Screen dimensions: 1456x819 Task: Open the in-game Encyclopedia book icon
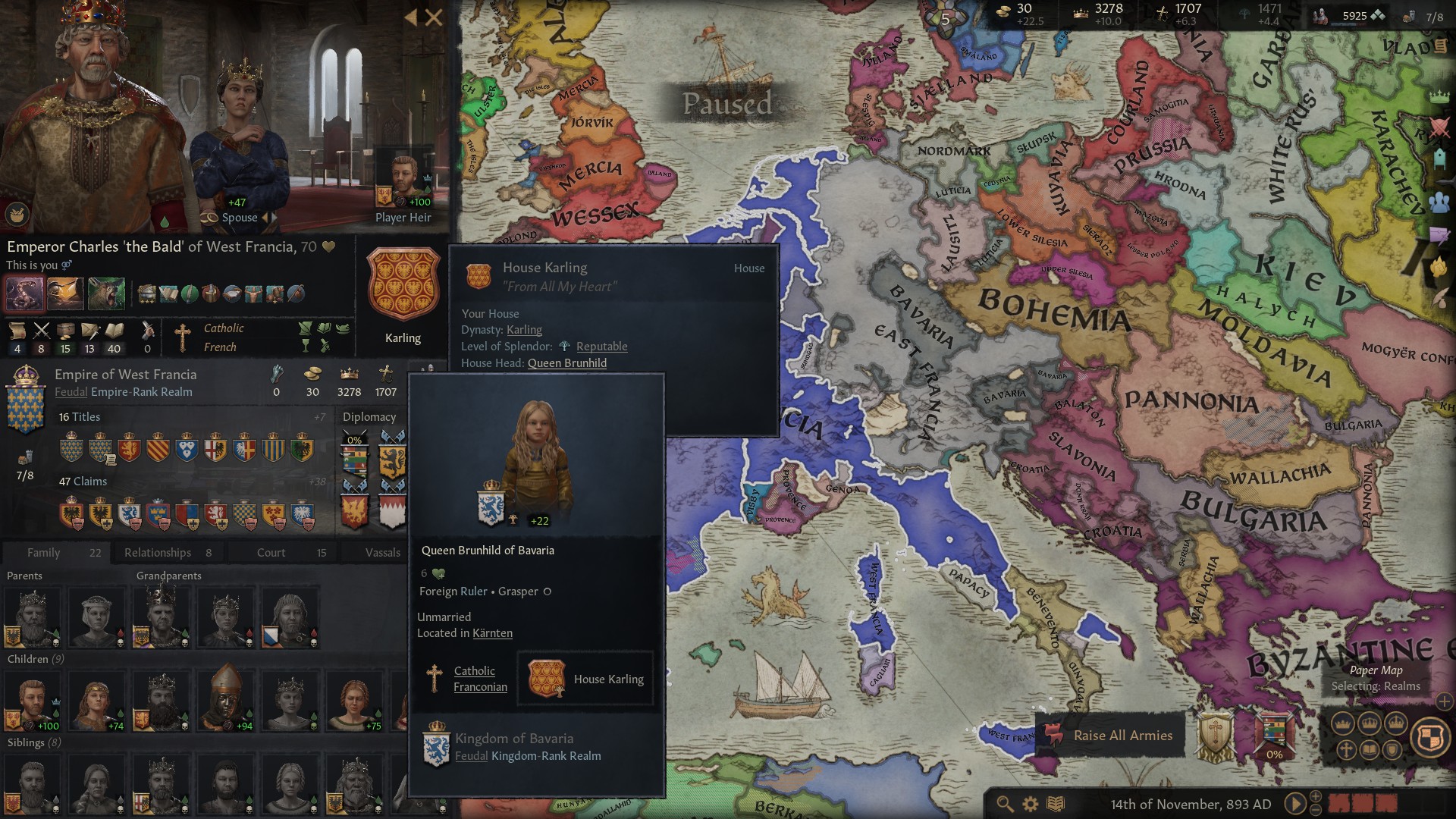(1056, 804)
